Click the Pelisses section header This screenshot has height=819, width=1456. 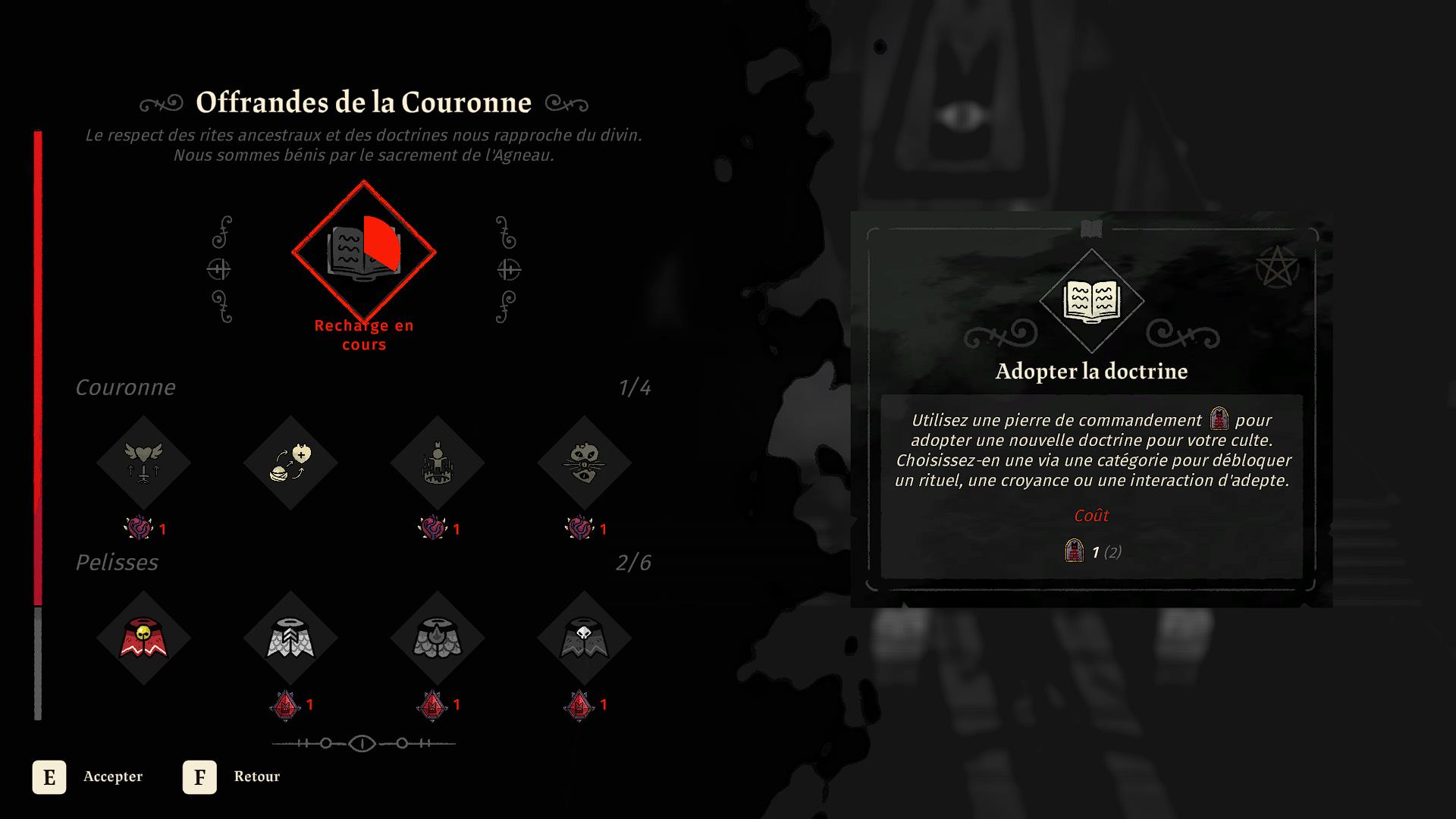point(116,563)
